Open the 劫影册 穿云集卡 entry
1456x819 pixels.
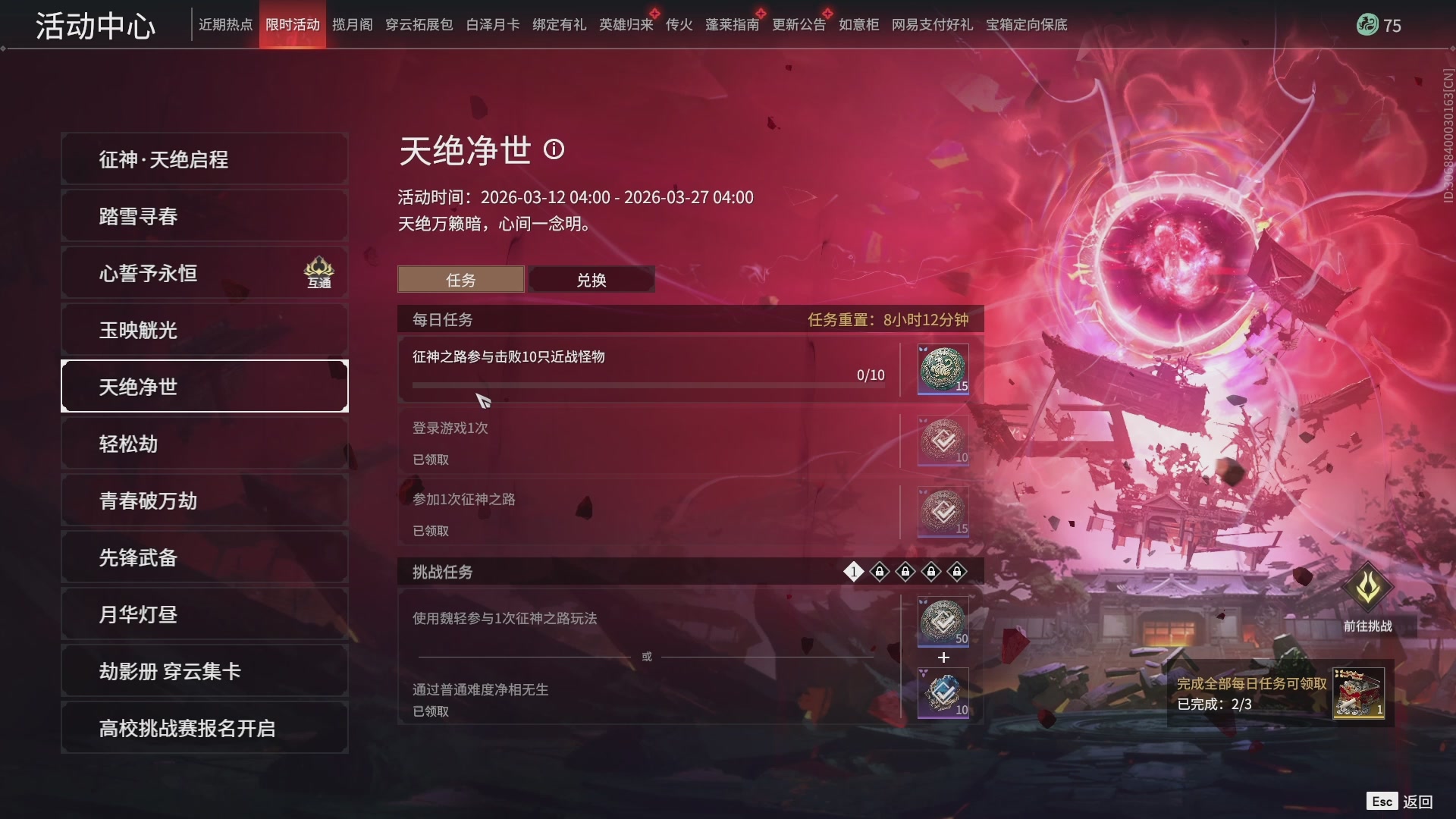[x=204, y=670]
